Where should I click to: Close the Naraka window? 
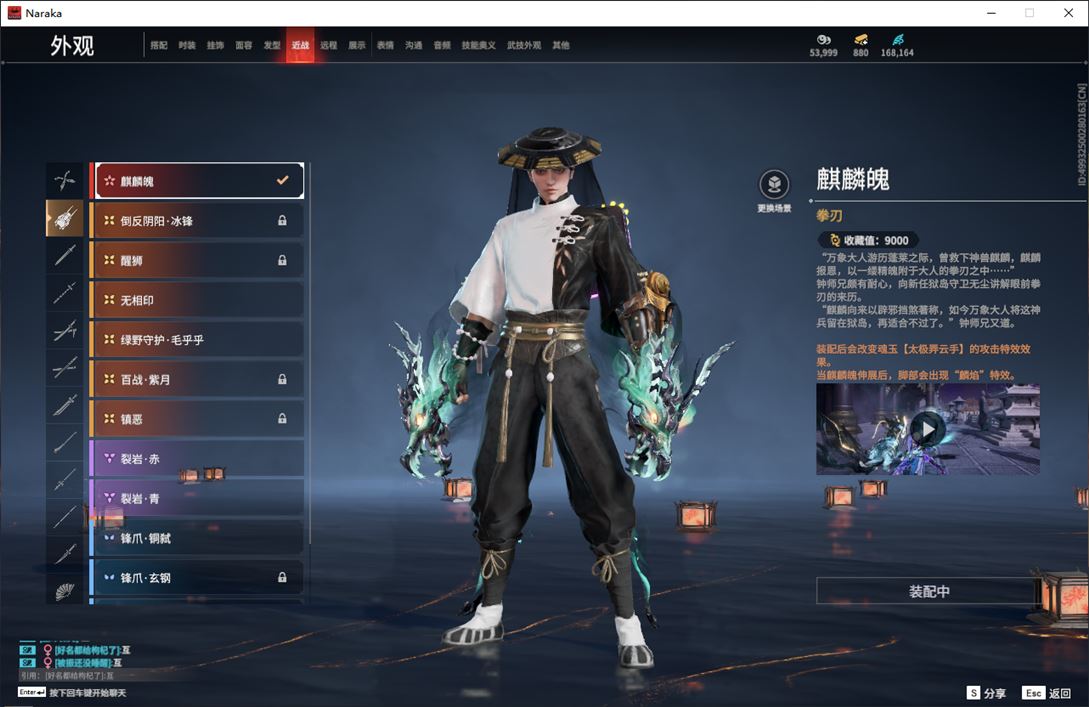pos(1067,13)
